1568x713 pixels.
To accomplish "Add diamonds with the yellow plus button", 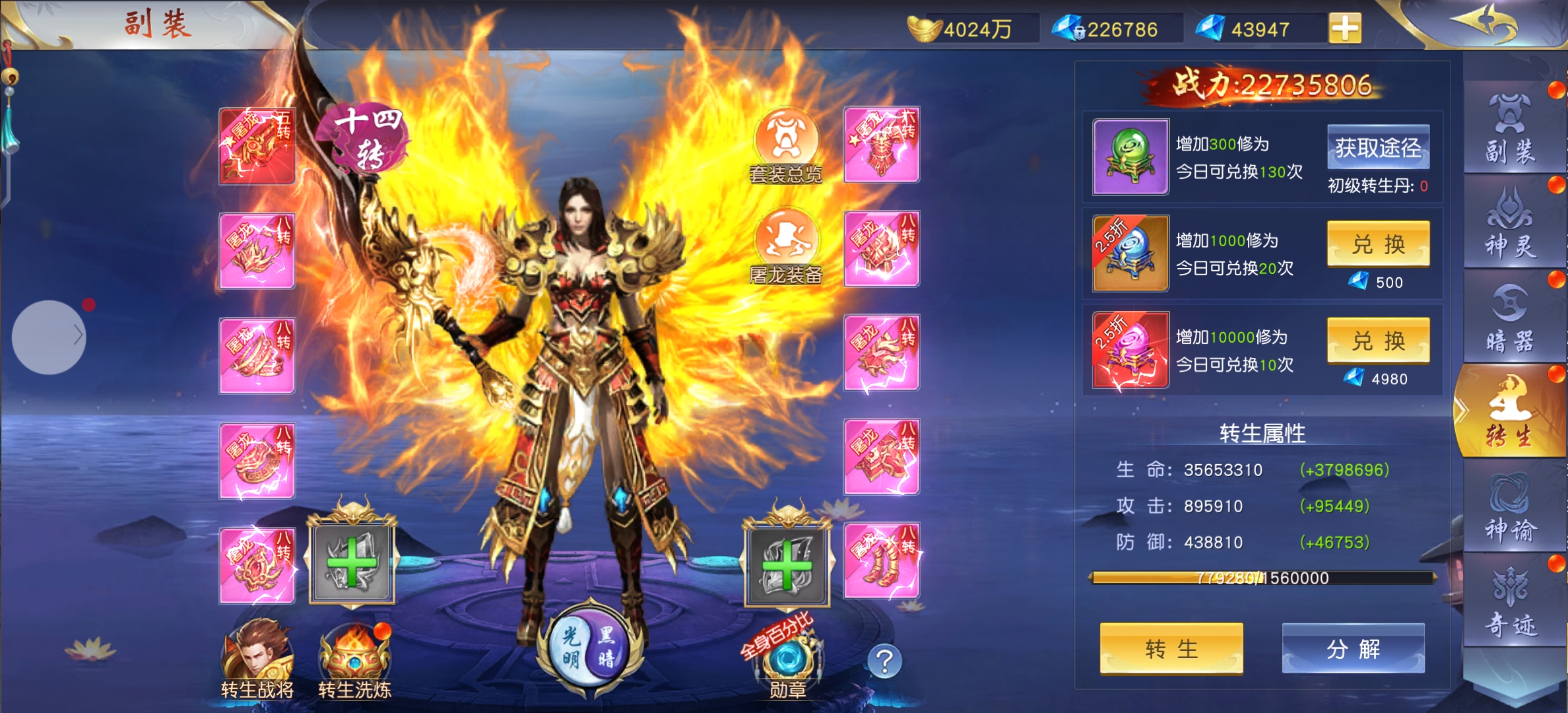I will [x=1345, y=28].
